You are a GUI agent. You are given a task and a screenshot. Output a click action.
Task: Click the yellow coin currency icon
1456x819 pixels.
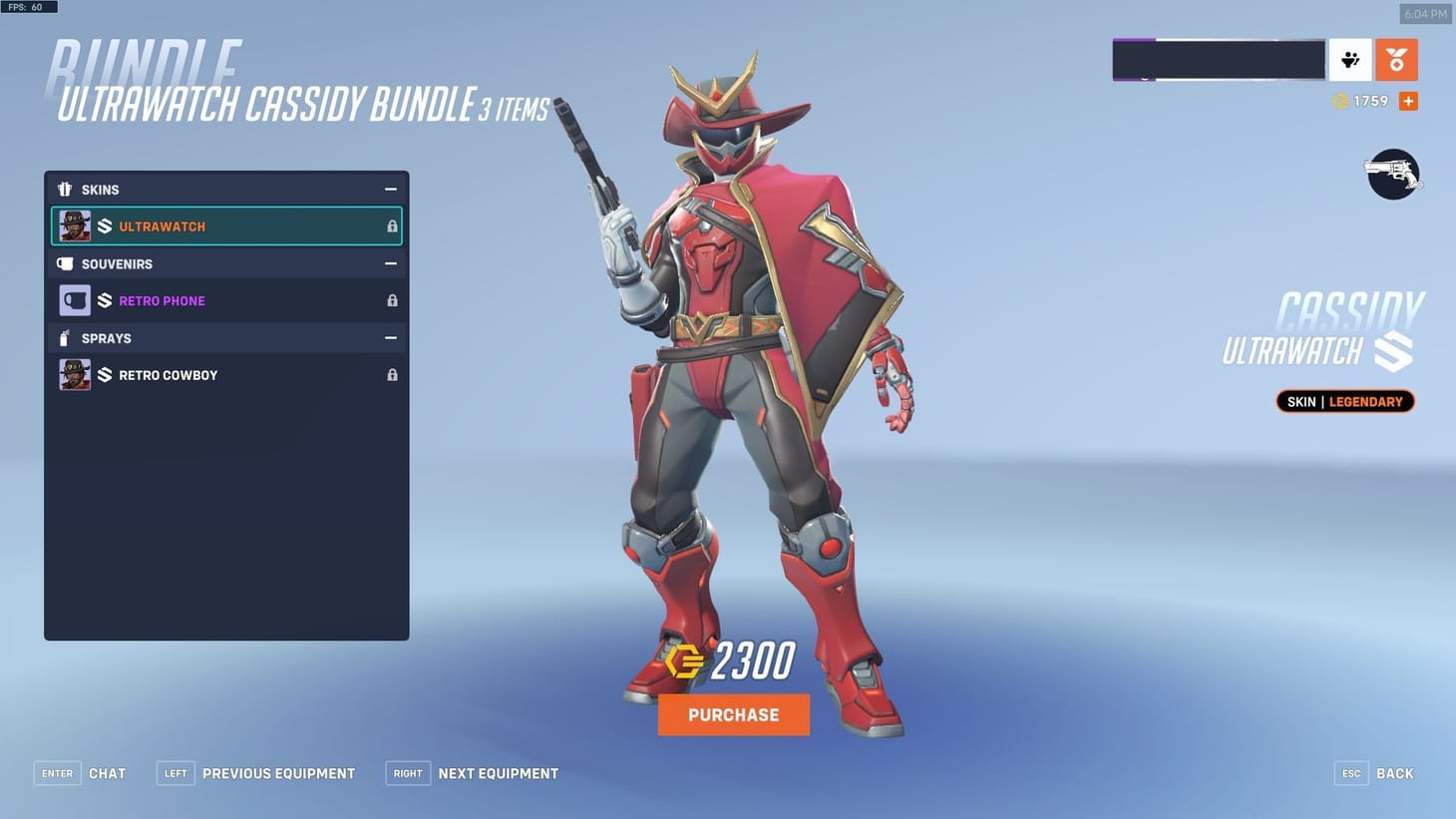click(x=1341, y=101)
